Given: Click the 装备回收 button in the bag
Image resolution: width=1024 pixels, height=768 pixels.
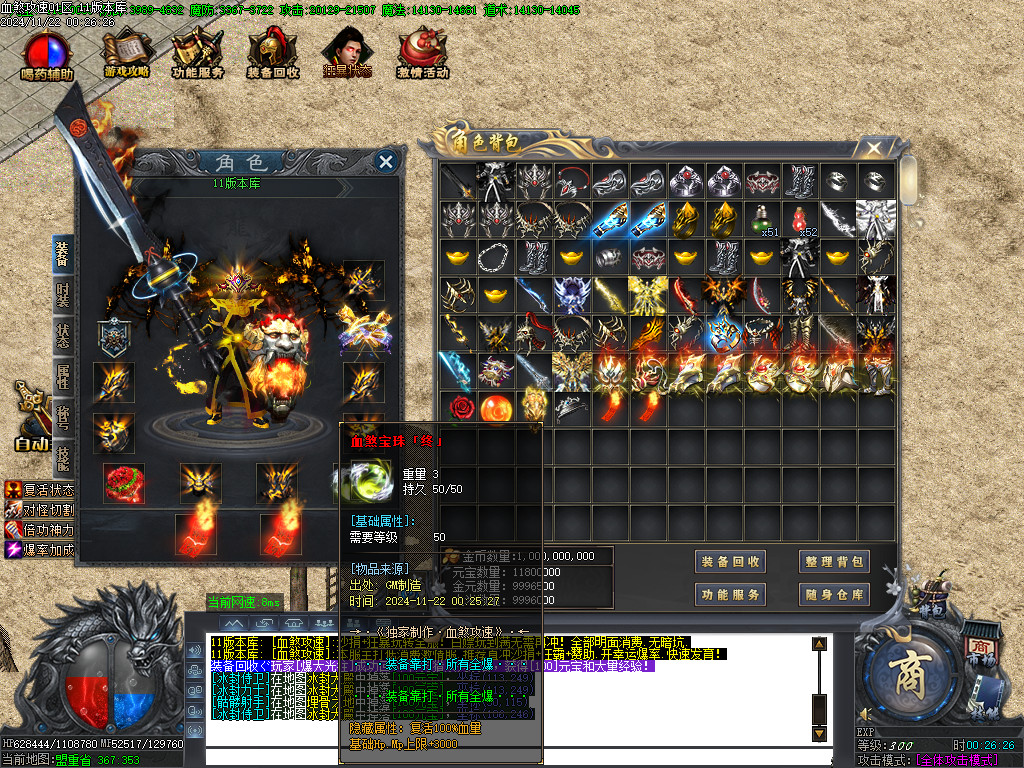Looking at the screenshot, I should pos(731,562).
